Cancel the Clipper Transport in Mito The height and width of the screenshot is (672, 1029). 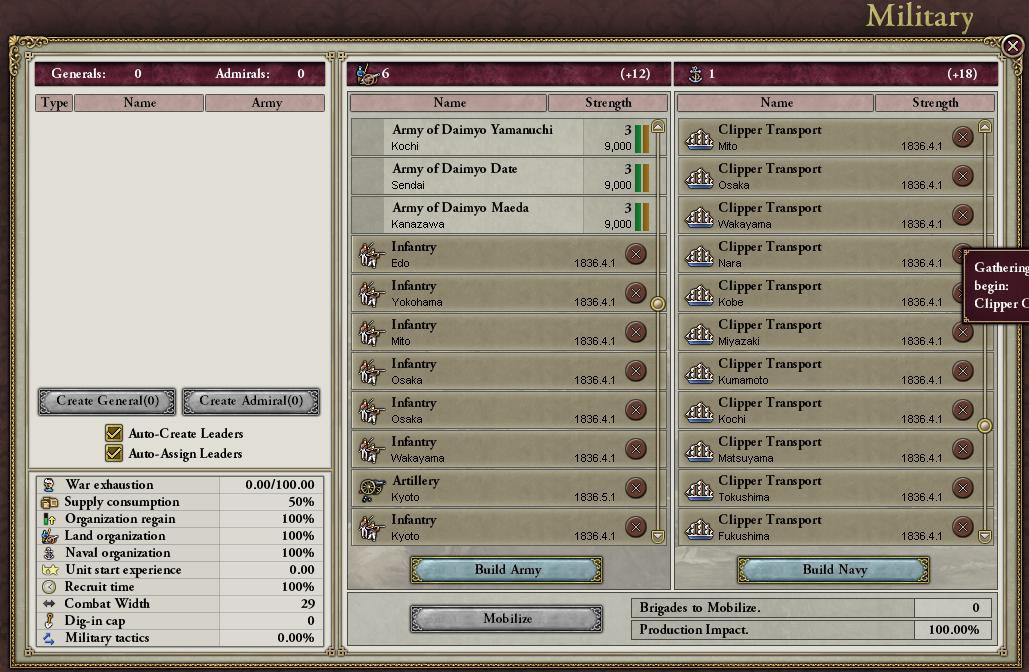[x=962, y=137]
